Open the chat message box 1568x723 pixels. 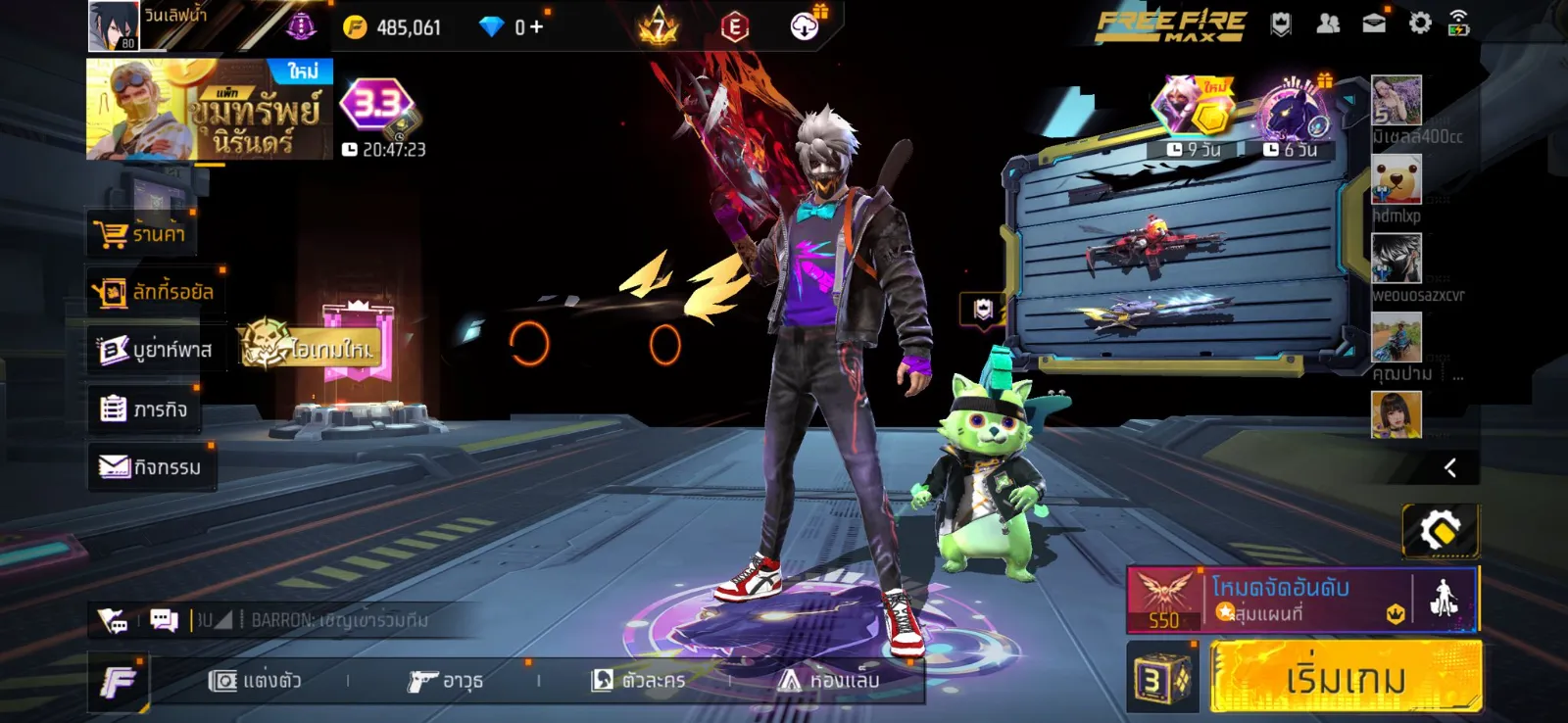pos(164,620)
